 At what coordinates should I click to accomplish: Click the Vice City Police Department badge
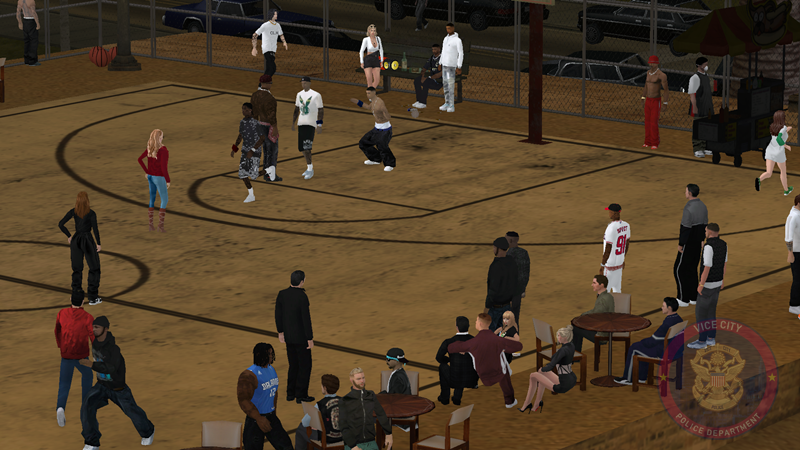click(718, 379)
